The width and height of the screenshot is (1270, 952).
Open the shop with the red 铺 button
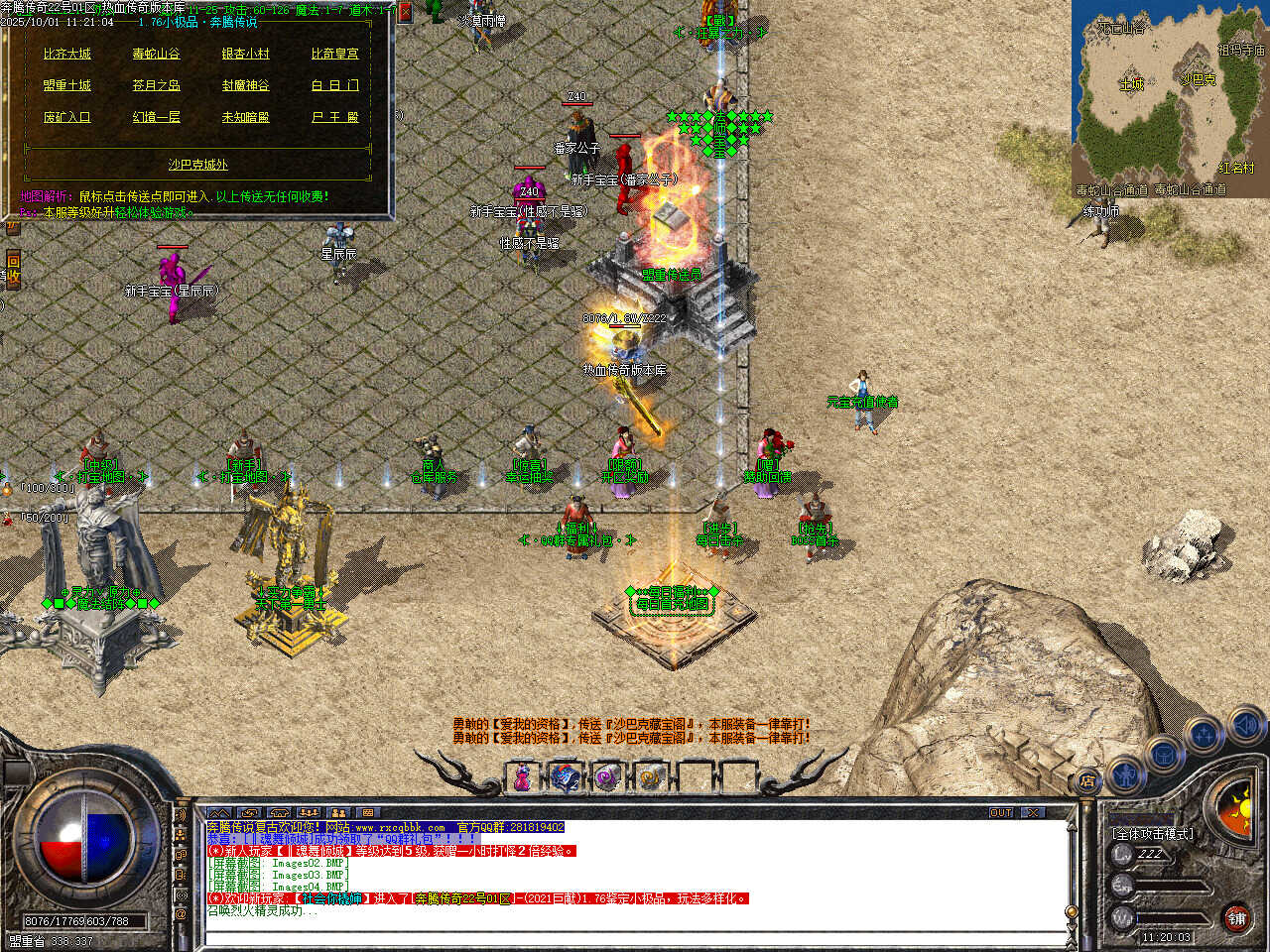(1236, 918)
